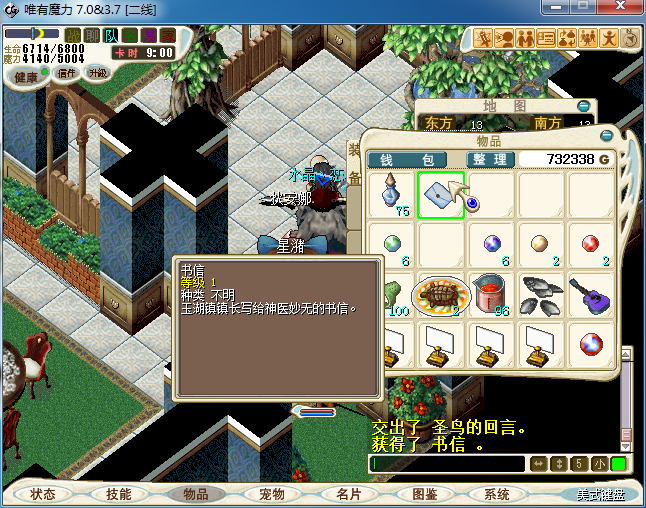The image size is (646, 508).
Task: Open the 系统 system menu
Action: [x=497, y=494]
